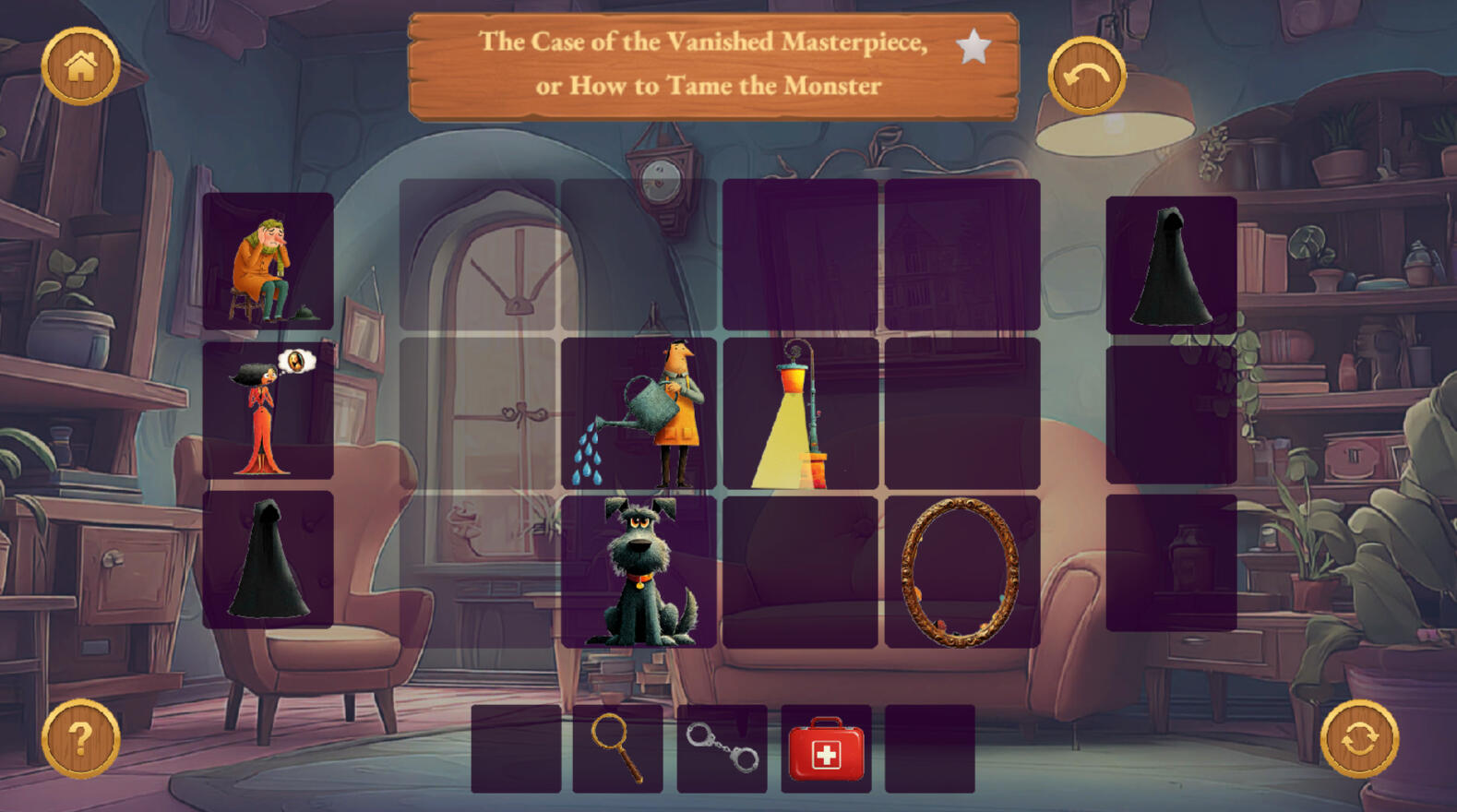Viewport: 1457px width, 812px height.
Task: Pick the street lamp tile
Action: pos(800,413)
